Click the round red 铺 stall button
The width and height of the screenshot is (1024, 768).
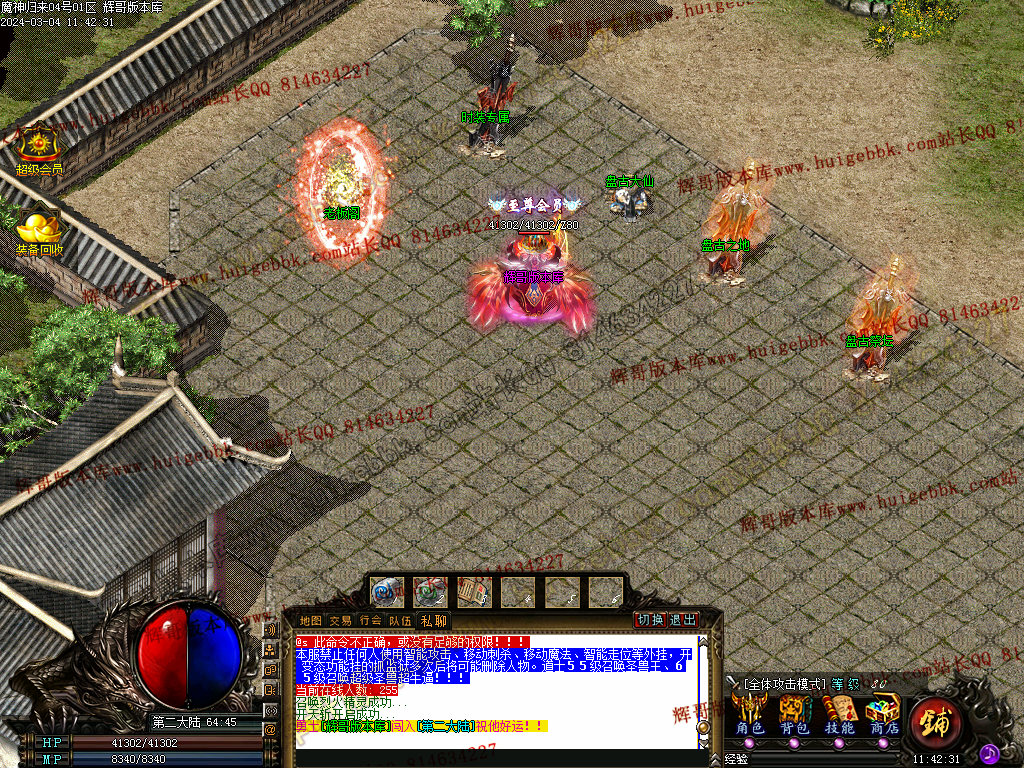pyautogui.click(x=936, y=721)
